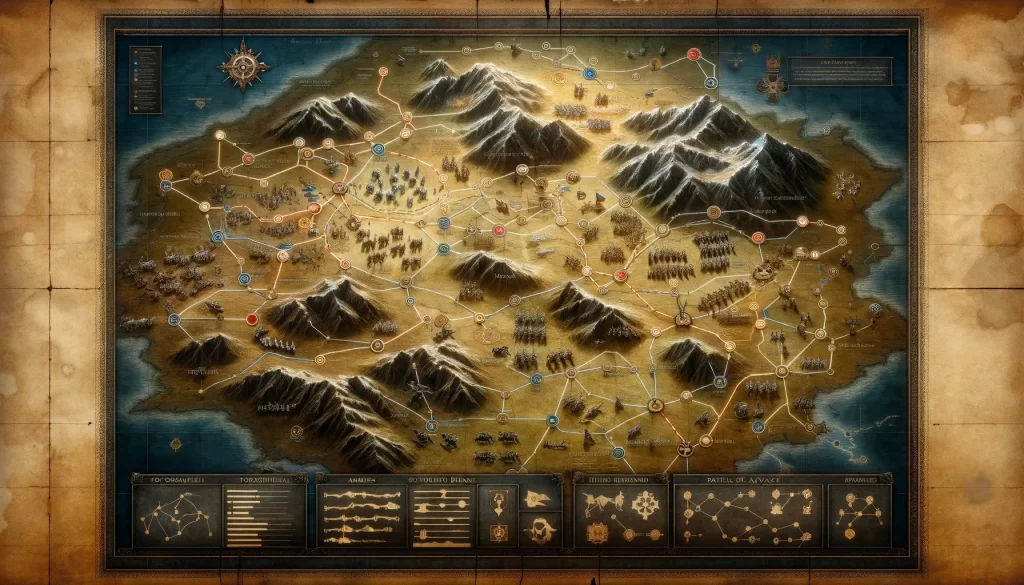
Task: Click the compass rose emblem
Action: [x=245, y=67]
